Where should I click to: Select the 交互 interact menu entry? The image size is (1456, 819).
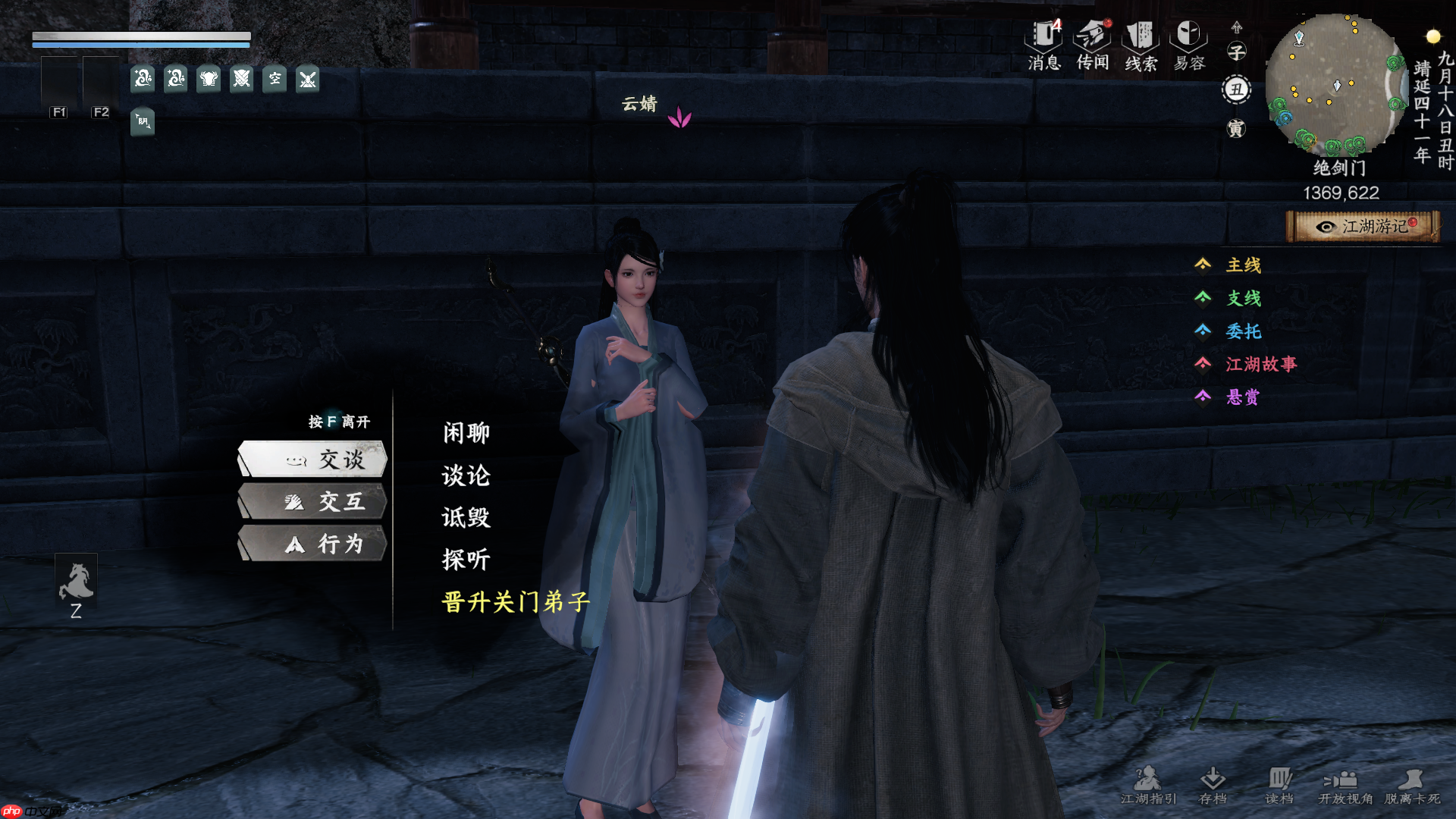313,501
